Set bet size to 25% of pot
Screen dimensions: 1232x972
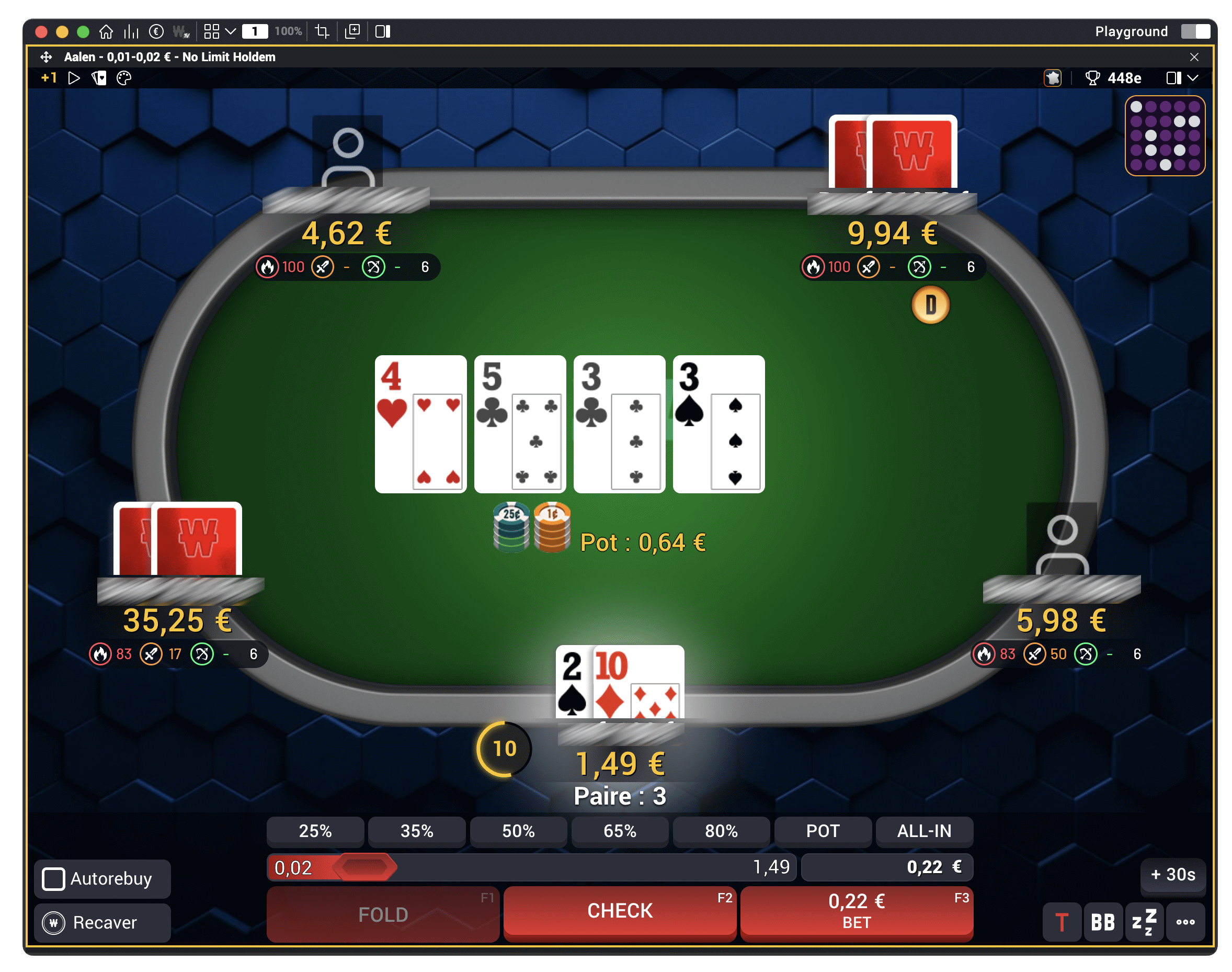pyautogui.click(x=315, y=831)
